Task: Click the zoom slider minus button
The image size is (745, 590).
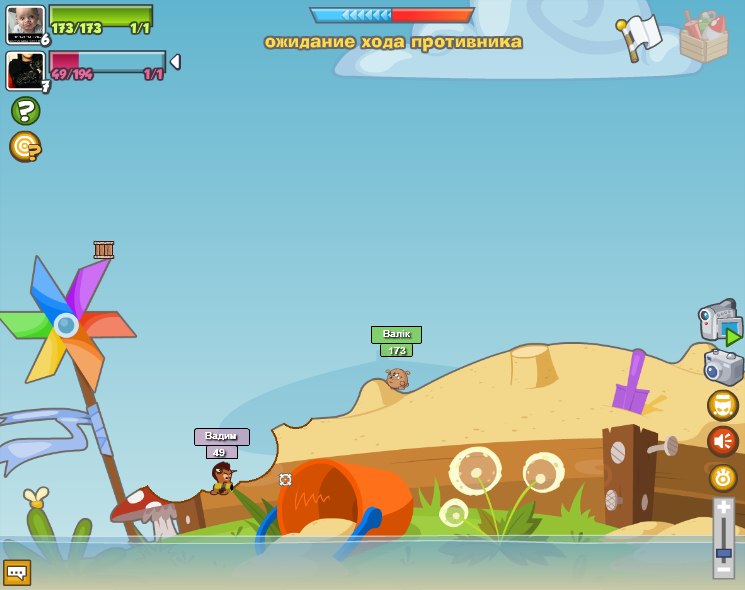Action: 723,570
